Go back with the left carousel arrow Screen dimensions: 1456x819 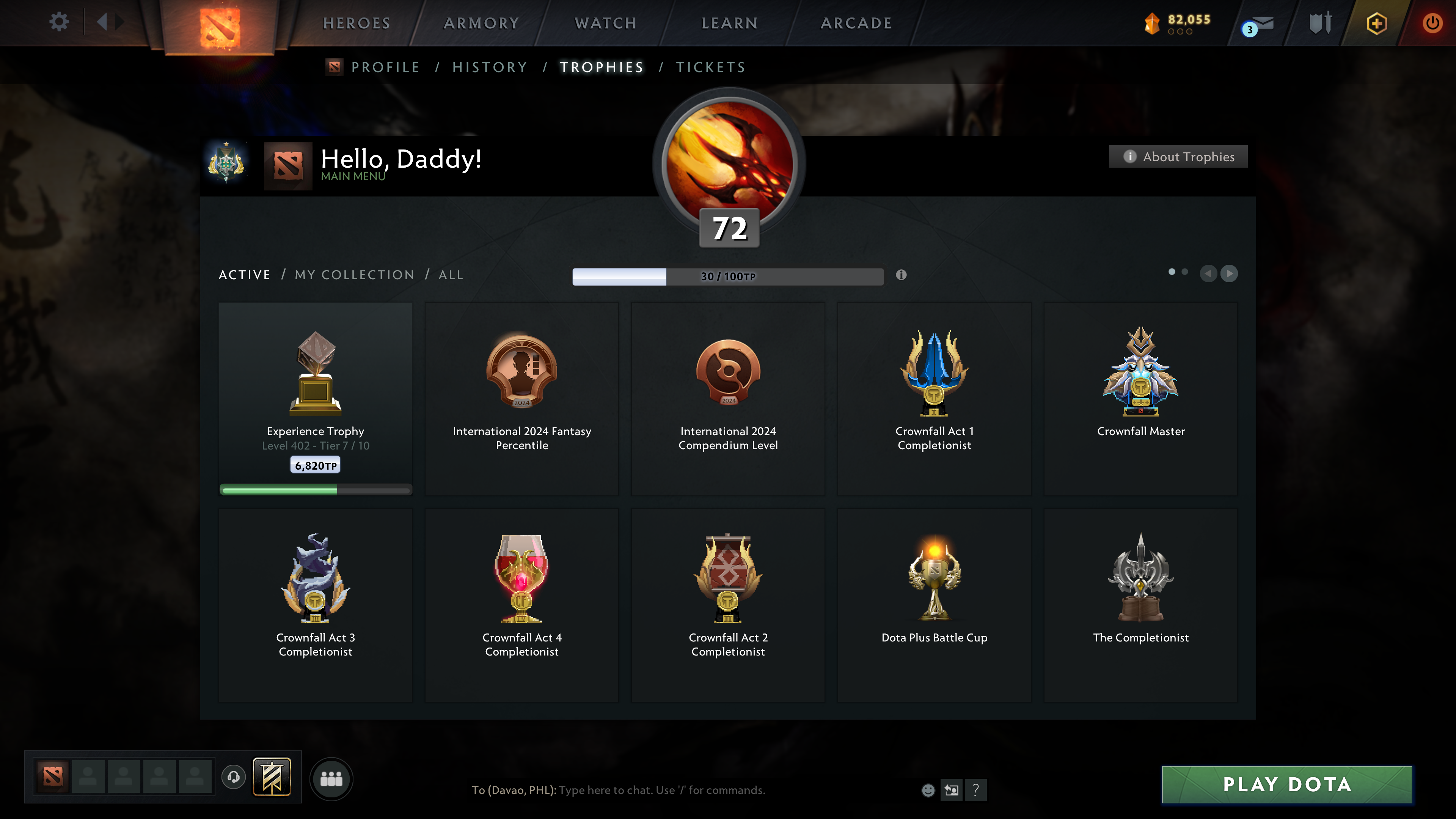pyautogui.click(x=1209, y=274)
